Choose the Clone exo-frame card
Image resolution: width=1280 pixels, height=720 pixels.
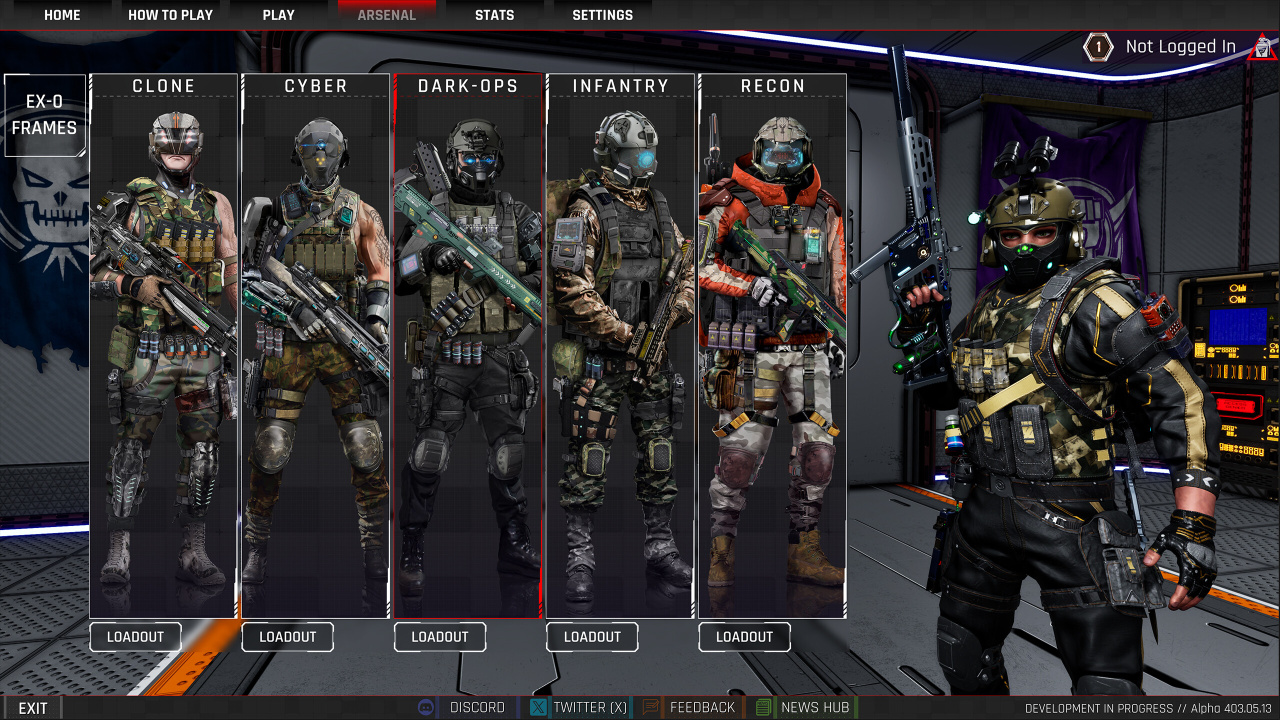click(164, 345)
